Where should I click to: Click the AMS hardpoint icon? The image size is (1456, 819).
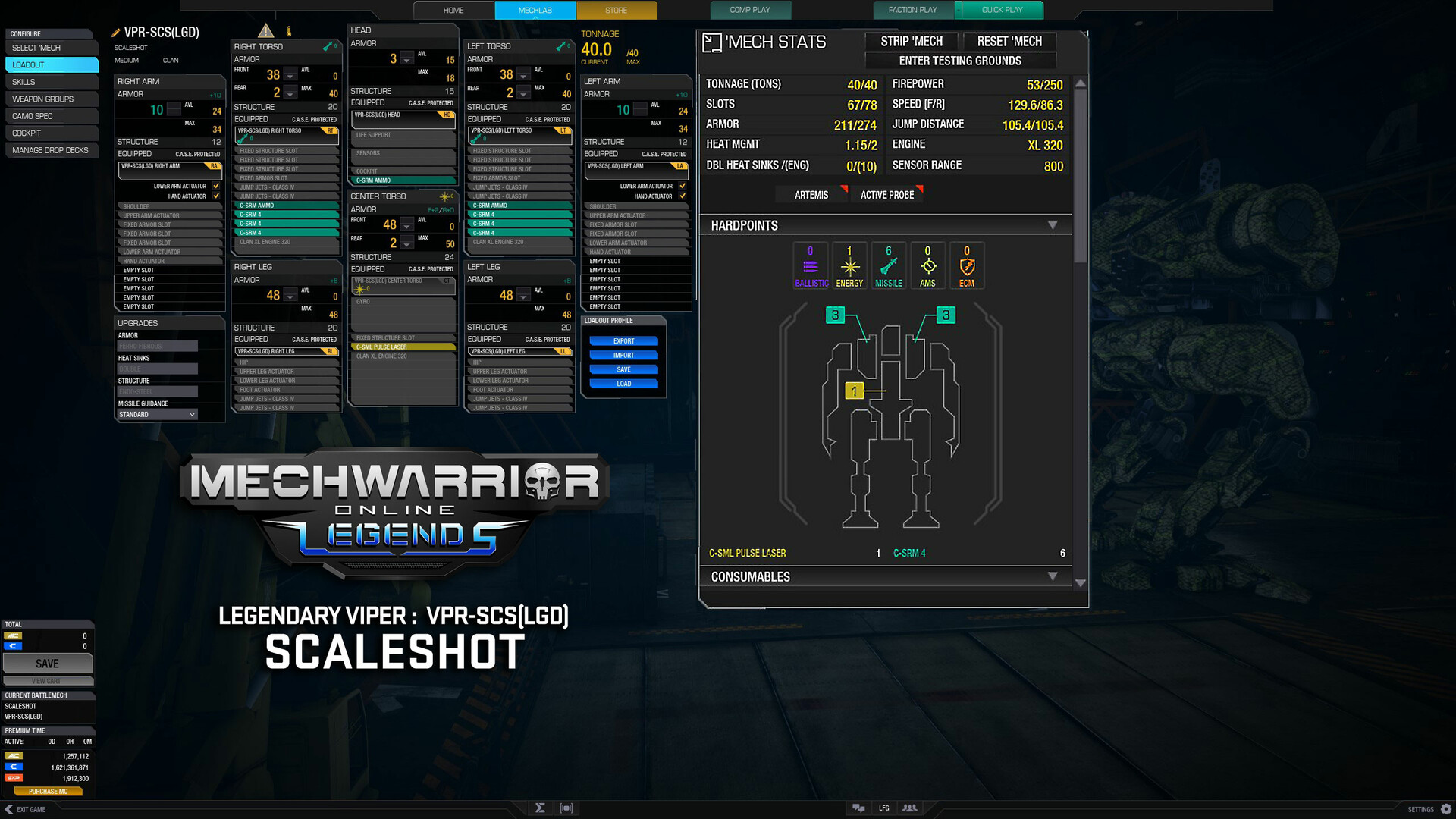click(927, 265)
